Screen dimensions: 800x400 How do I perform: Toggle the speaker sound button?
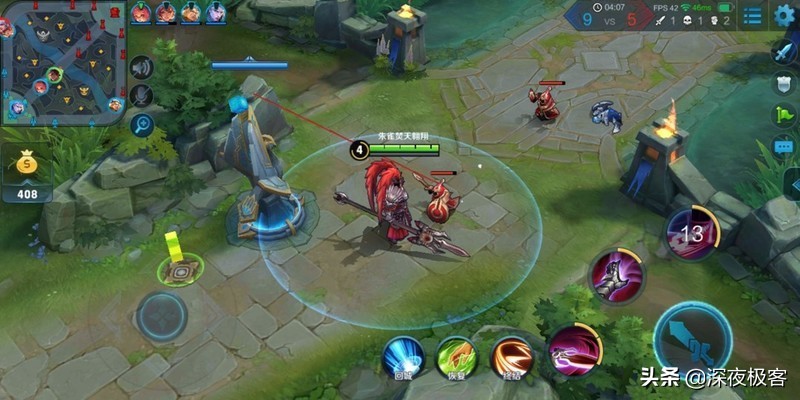click(142, 67)
